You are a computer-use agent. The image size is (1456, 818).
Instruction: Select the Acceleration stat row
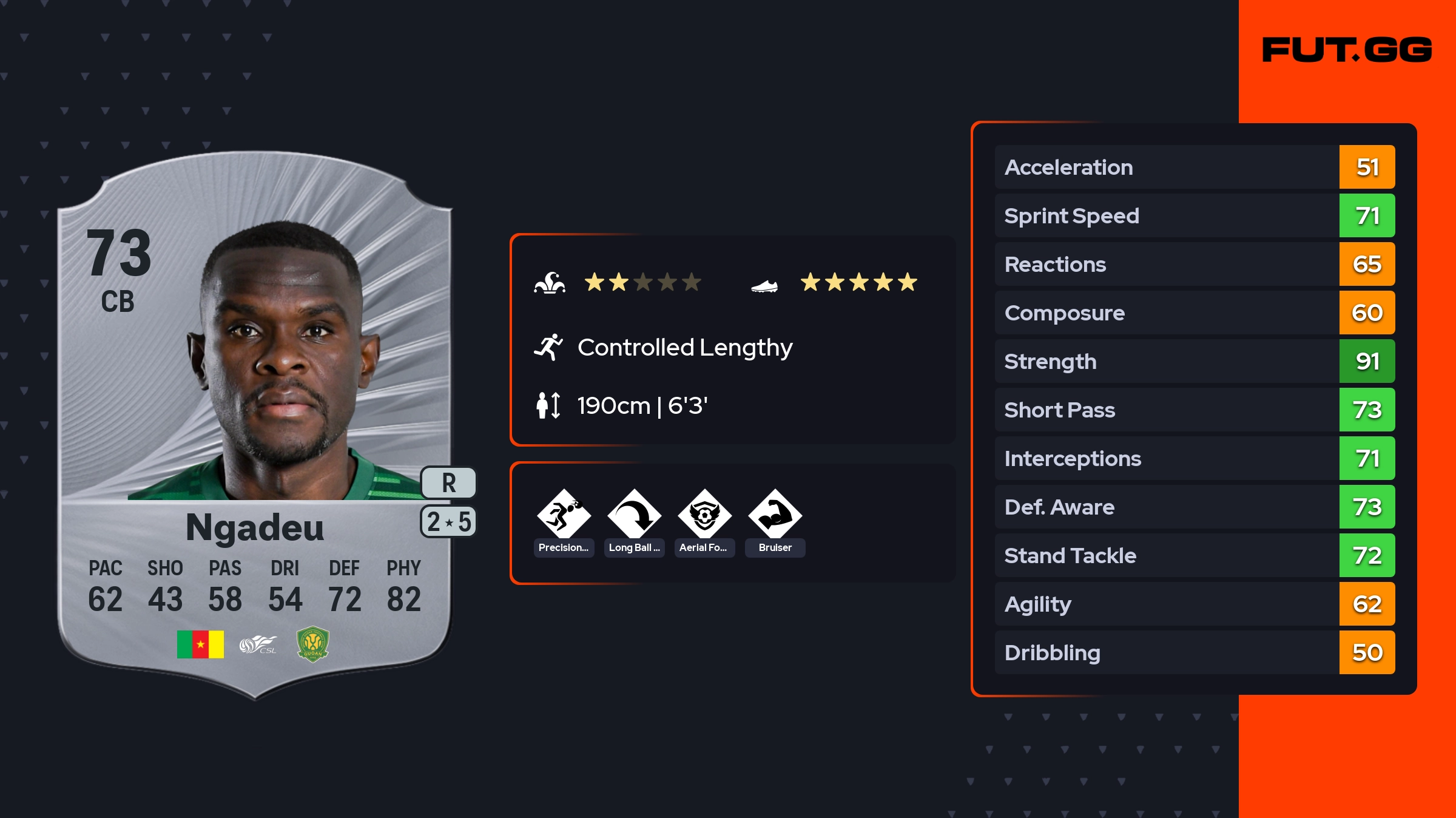pos(1194,167)
